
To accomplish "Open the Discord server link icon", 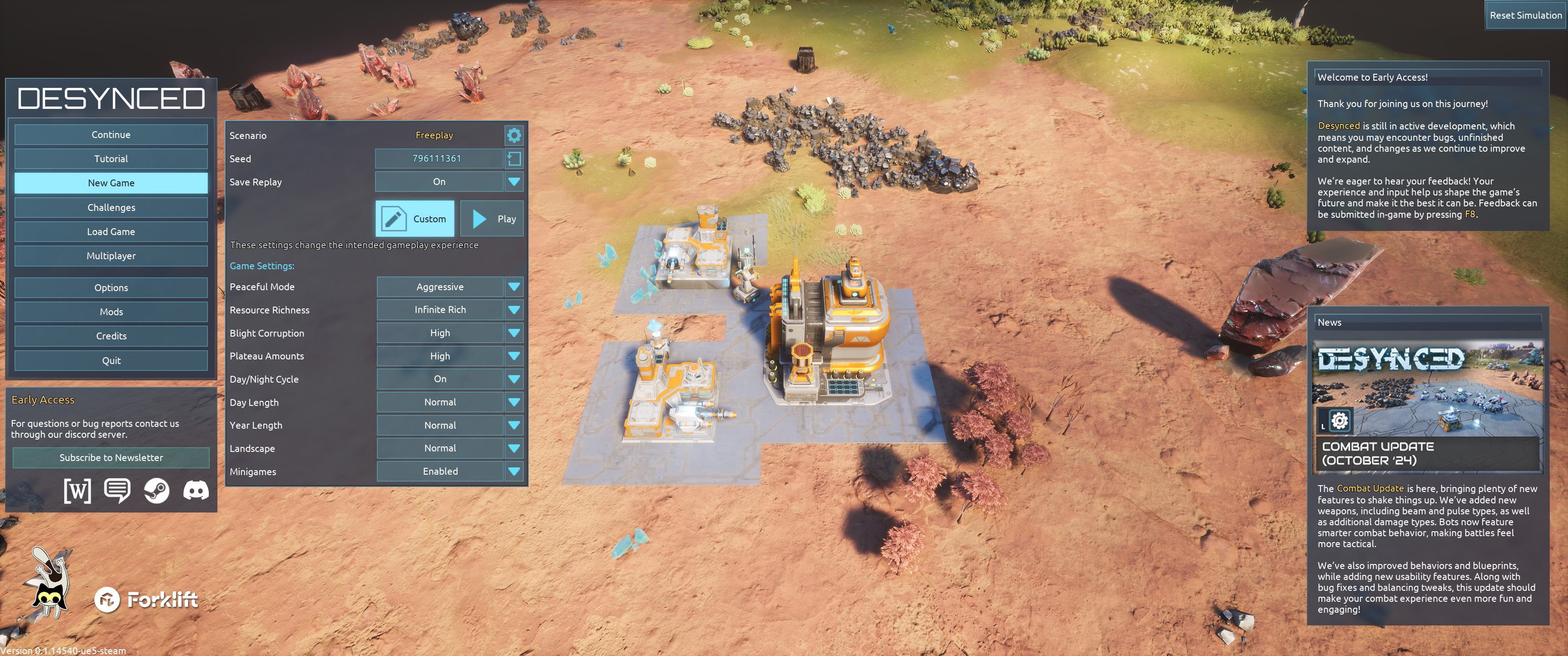I will tap(196, 491).
